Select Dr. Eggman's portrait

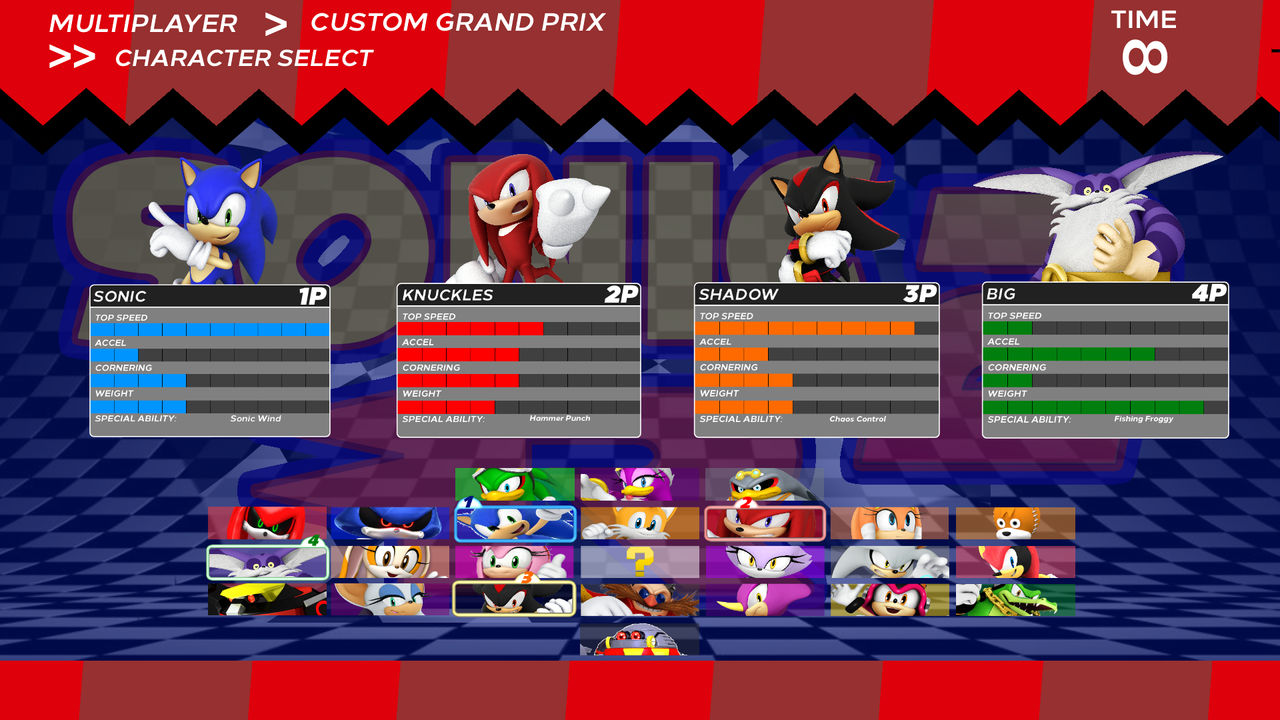pos(639,600)
